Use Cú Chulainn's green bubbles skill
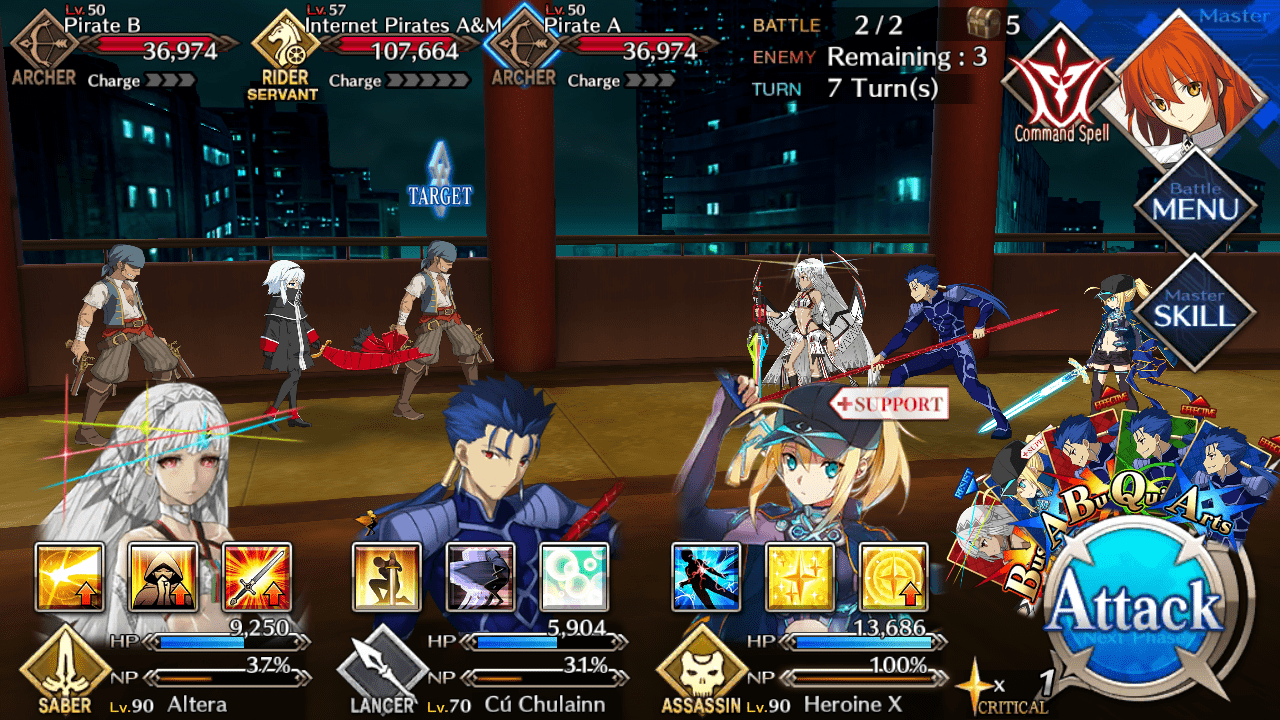 coord(574,577)
